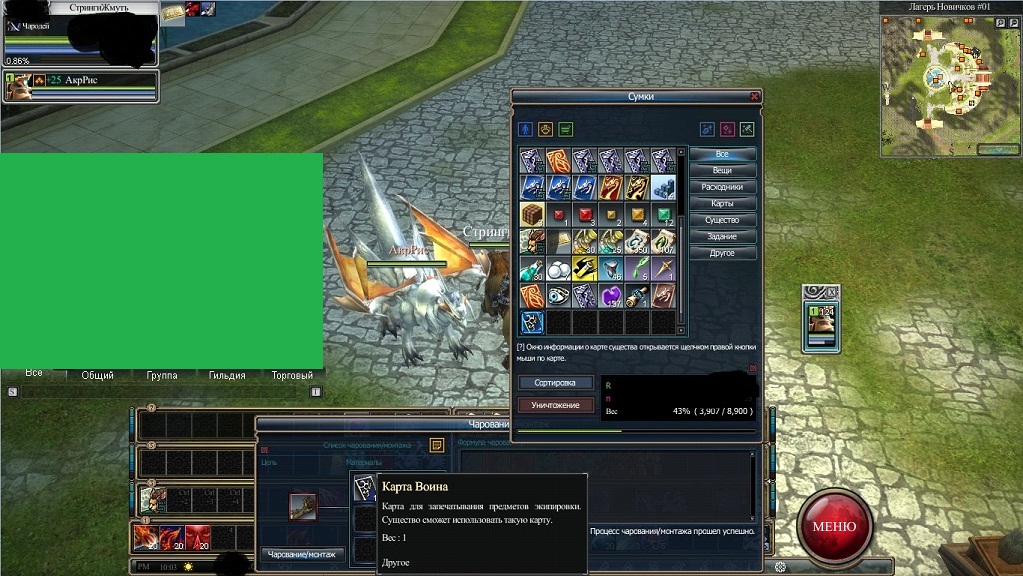The image size is (1023, 576).
Task: Switch chat to the Гильдия tab
Action: pos(227,376)
